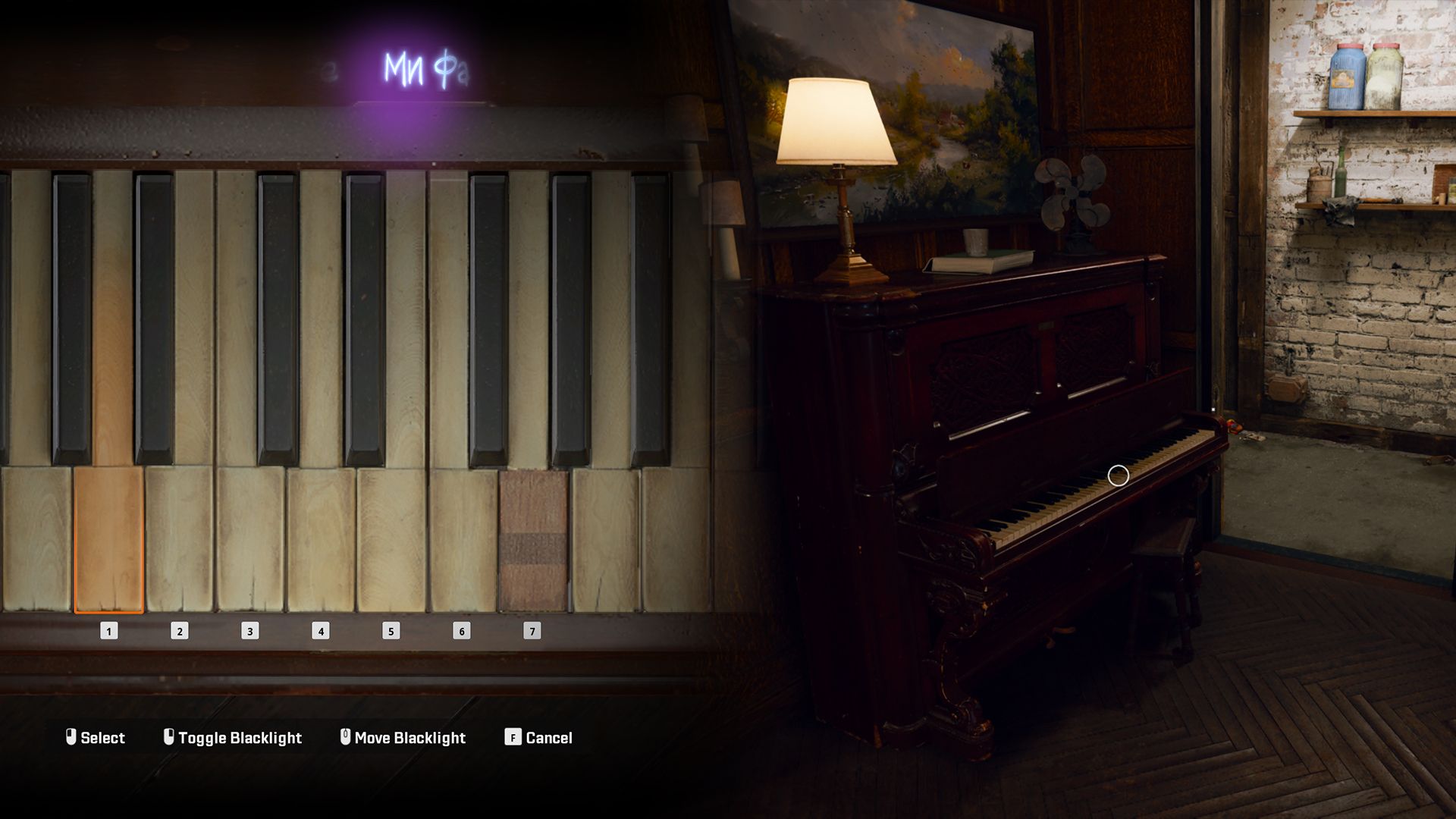This screenshot has width=1456, height=819.
Task: Play the dark stained key numbered 7
Action: click(532, 538)
